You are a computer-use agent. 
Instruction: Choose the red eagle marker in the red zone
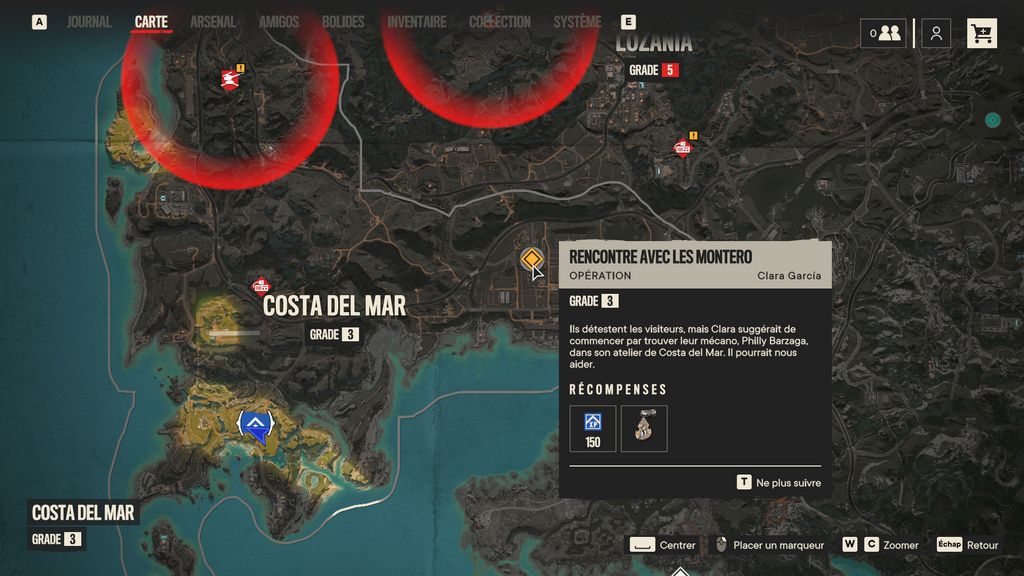pos(230,79)
